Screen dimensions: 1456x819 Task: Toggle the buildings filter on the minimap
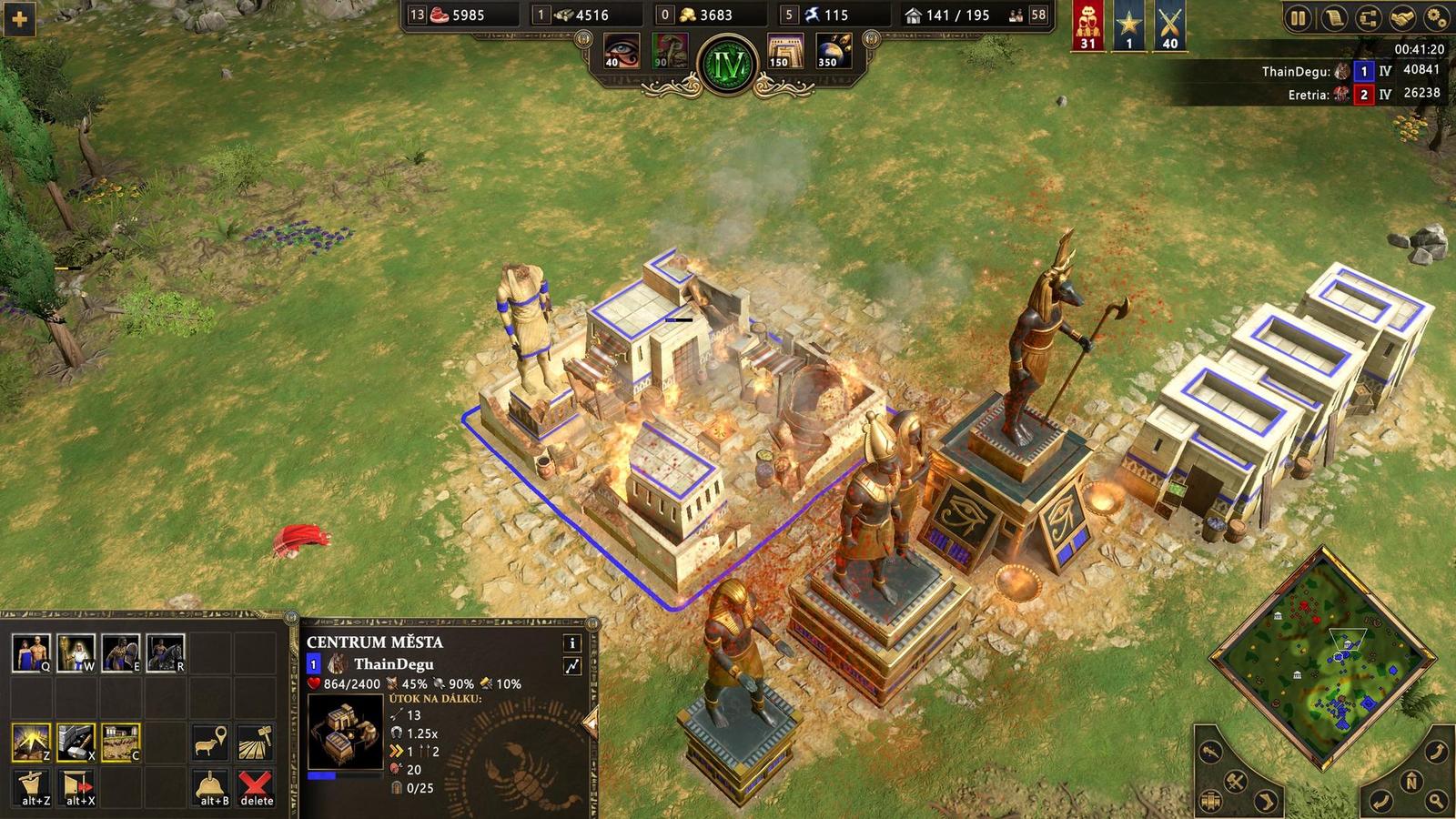coord(1211,802)
